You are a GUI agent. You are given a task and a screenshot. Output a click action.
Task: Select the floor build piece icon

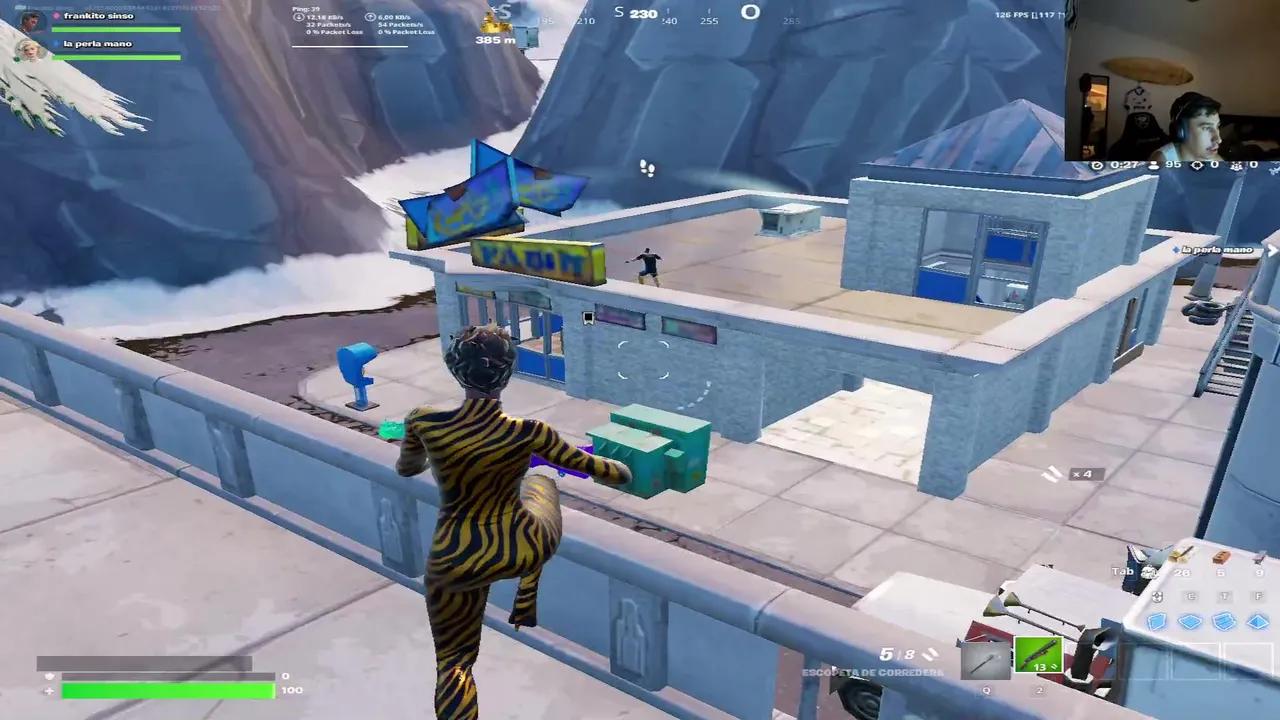[1190, 621]
